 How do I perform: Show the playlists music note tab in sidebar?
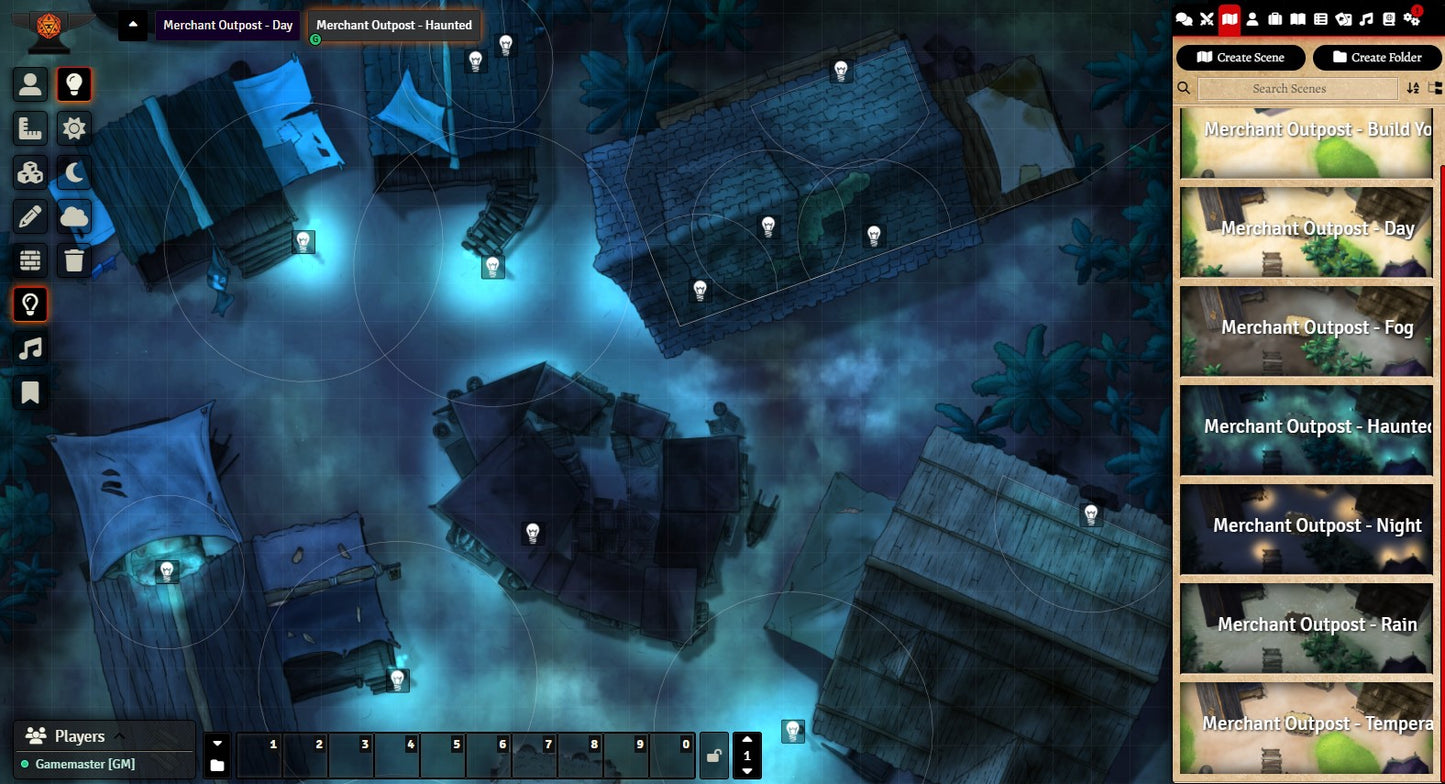pyautogui.click(x=1367, y=19)
